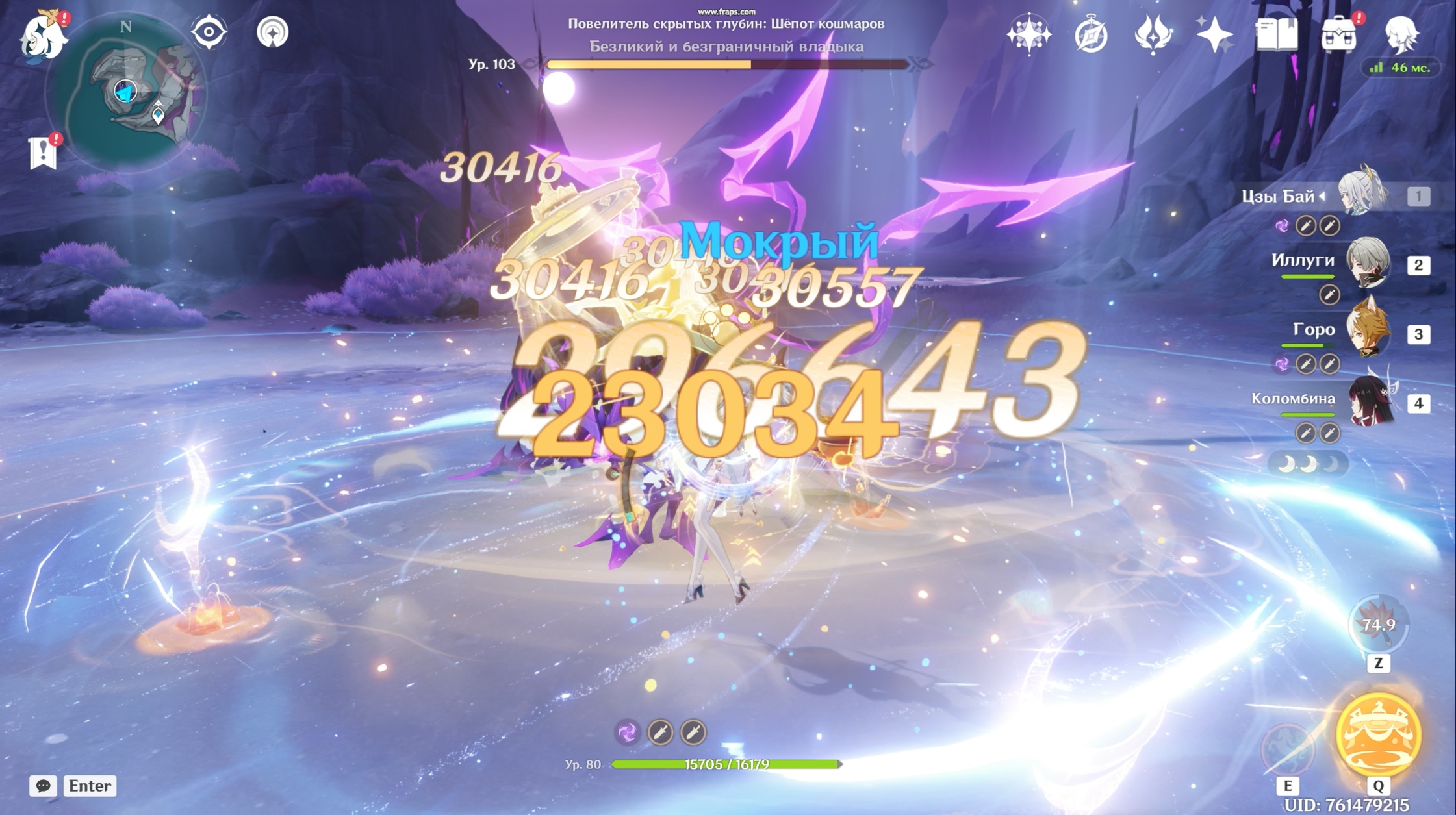The height and width of the screenshot is (815, 1456).
Task: Open the adventurer handbook book icon
Action: [1276, 34]
